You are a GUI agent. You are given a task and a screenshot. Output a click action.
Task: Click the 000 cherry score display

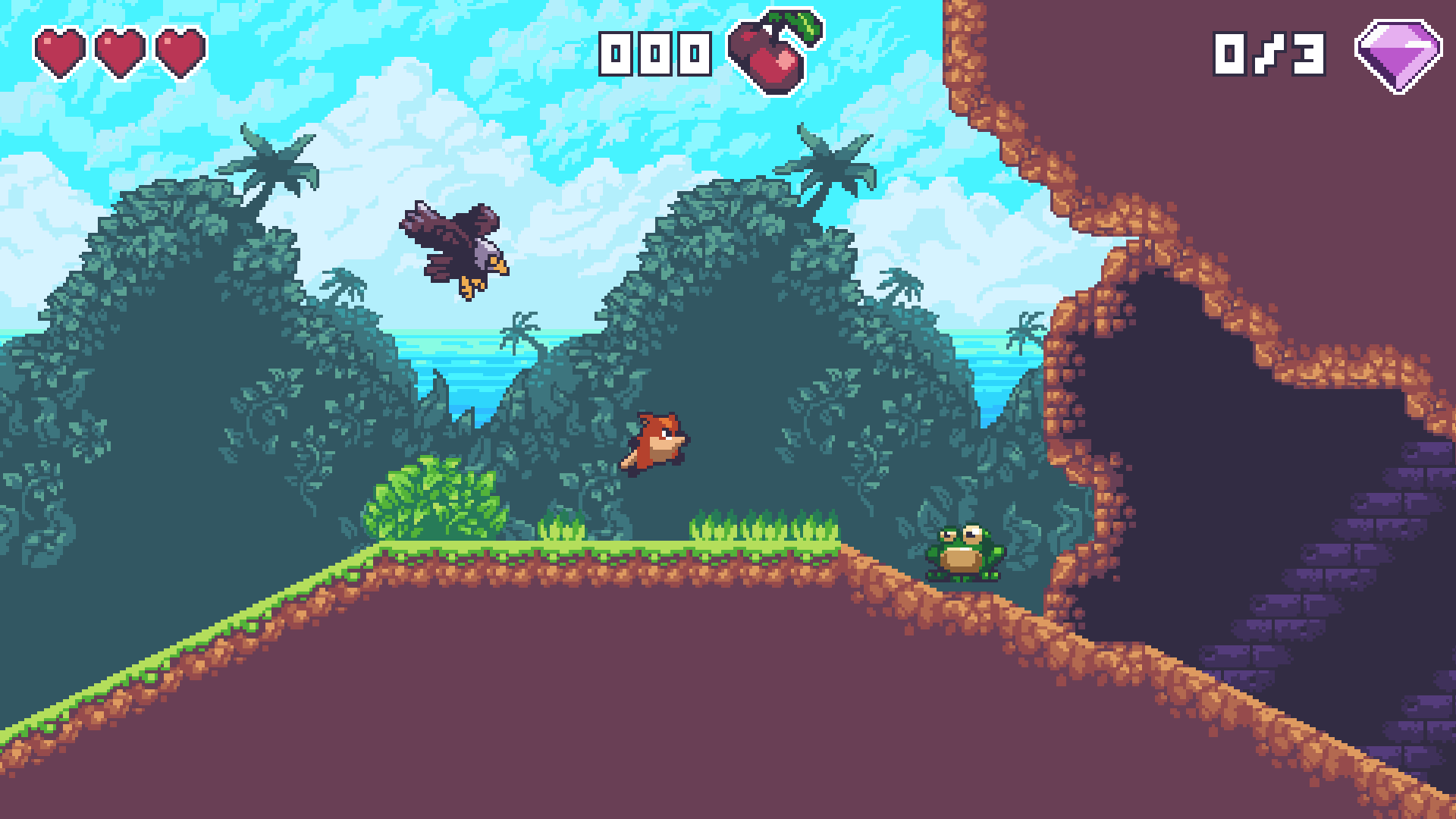click(654, 53)
